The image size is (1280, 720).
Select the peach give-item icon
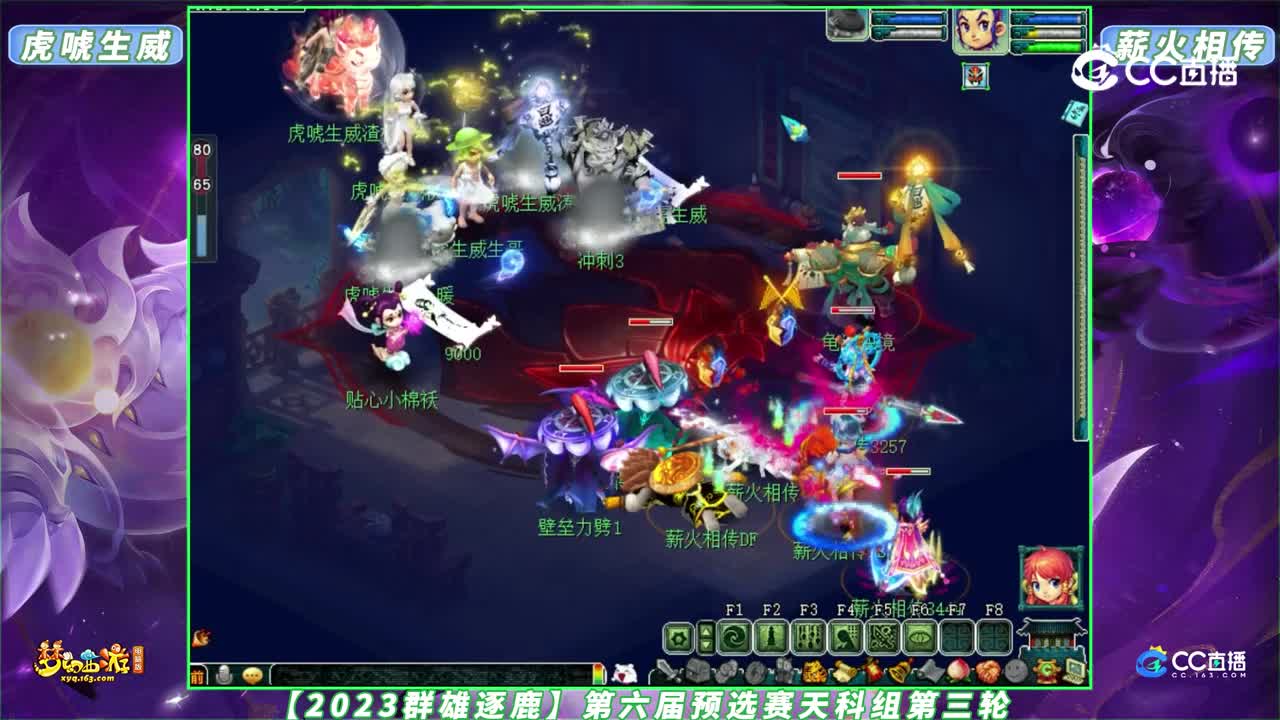click(x=956, y=669)
